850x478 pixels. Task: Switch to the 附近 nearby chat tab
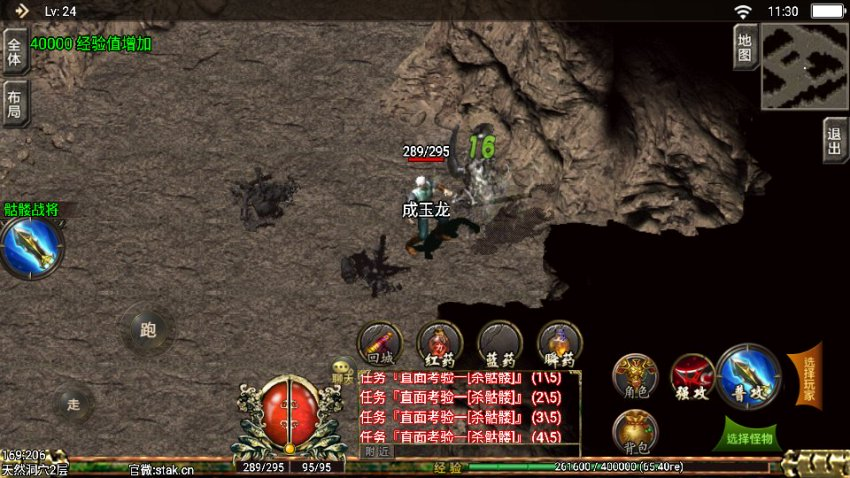(377, 451)
